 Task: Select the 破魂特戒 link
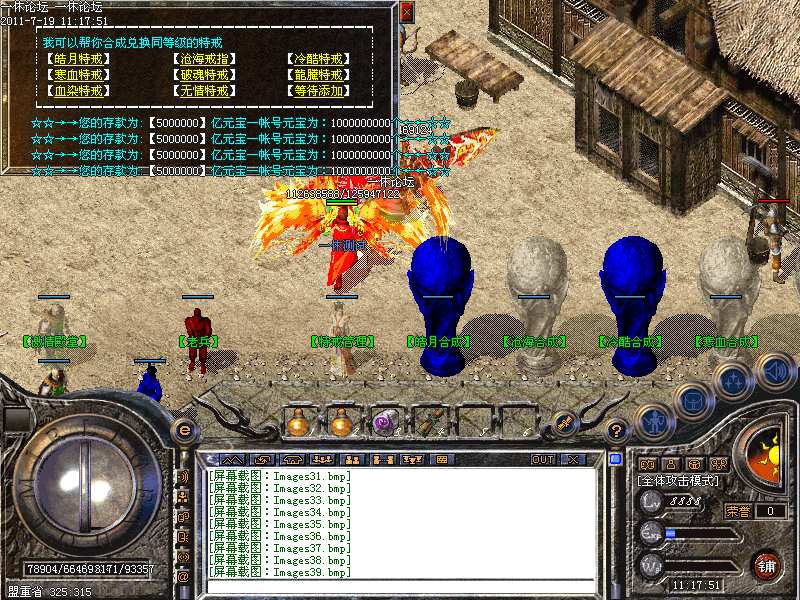coord(204,75)
